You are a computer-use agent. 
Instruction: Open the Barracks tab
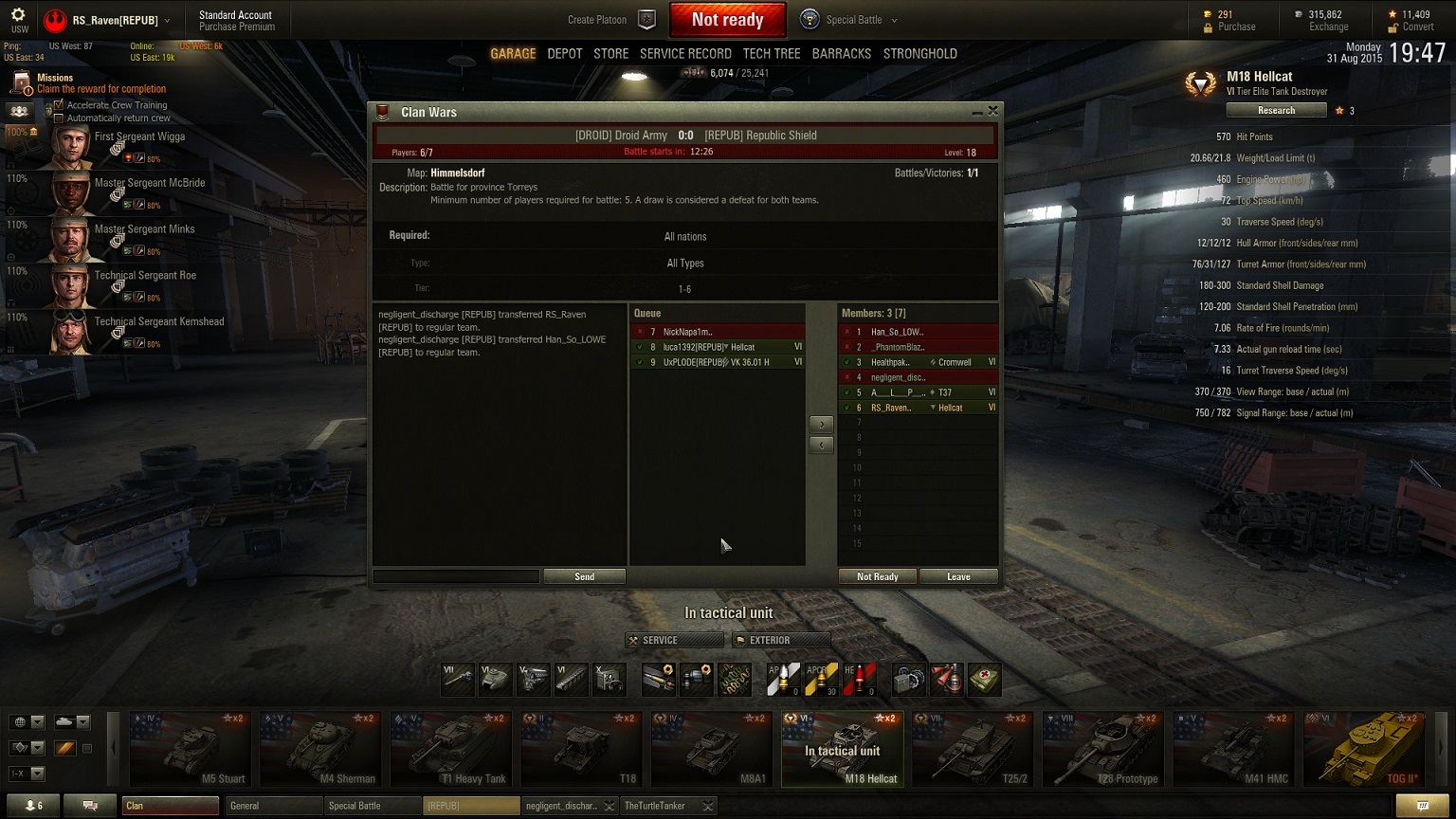click(841, 54)
